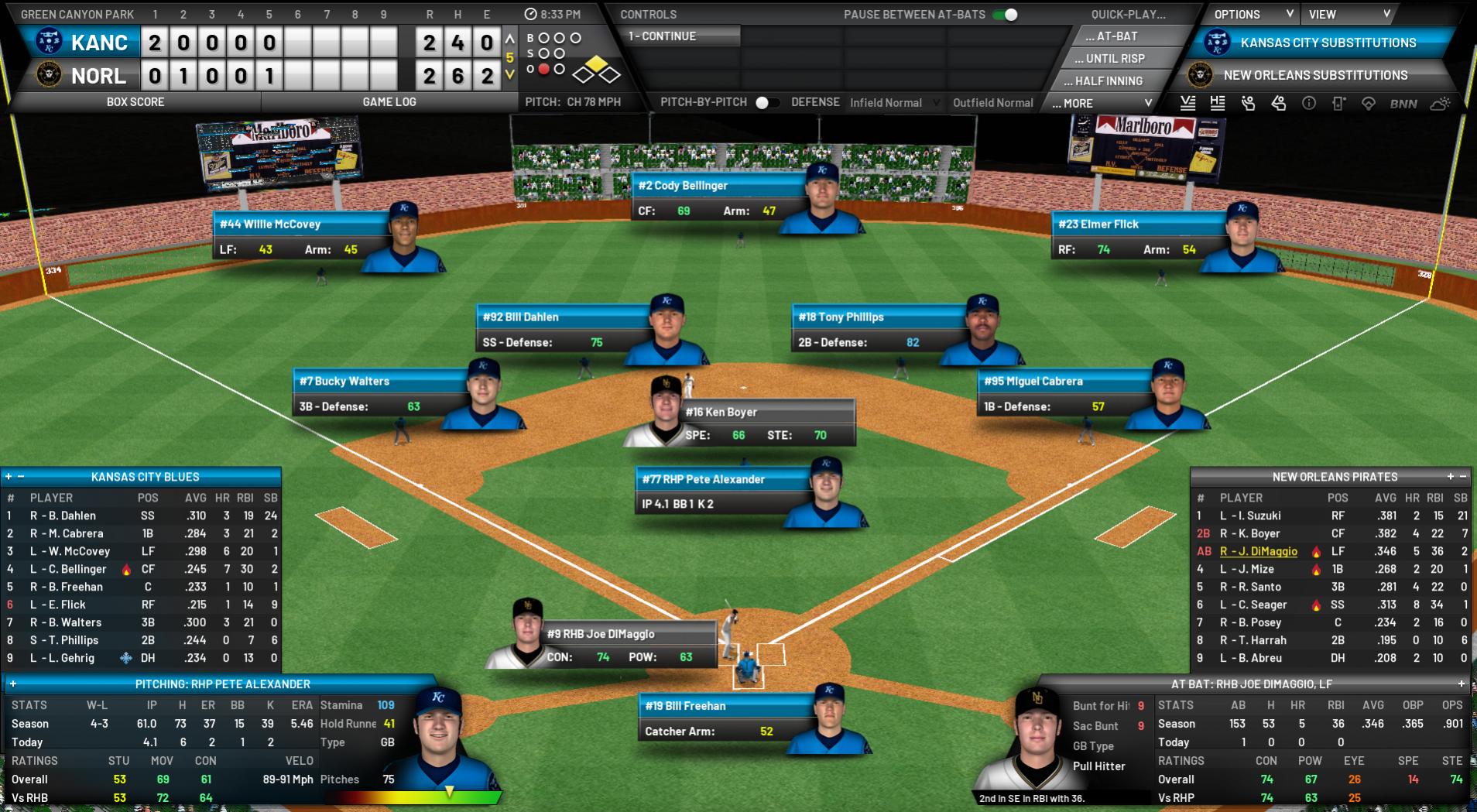Select J. DiMaggio in Pirates lineup

pyautogui.click(x=1258, y=551)
